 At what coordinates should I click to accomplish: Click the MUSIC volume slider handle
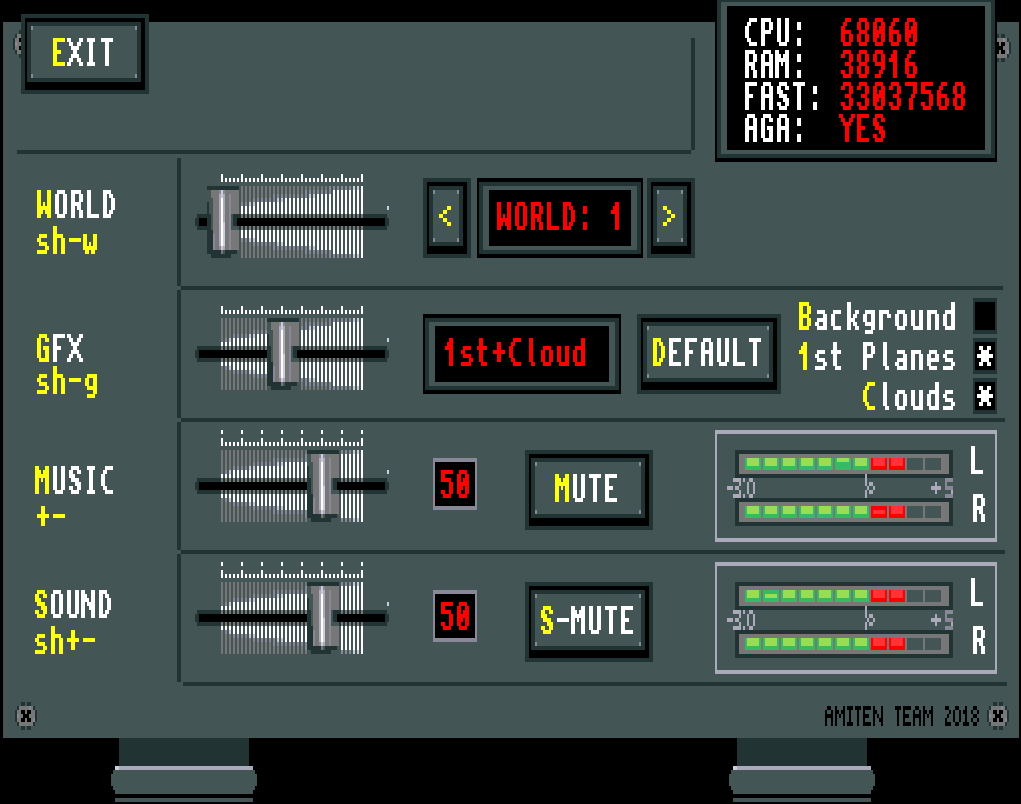click(322, 485)
